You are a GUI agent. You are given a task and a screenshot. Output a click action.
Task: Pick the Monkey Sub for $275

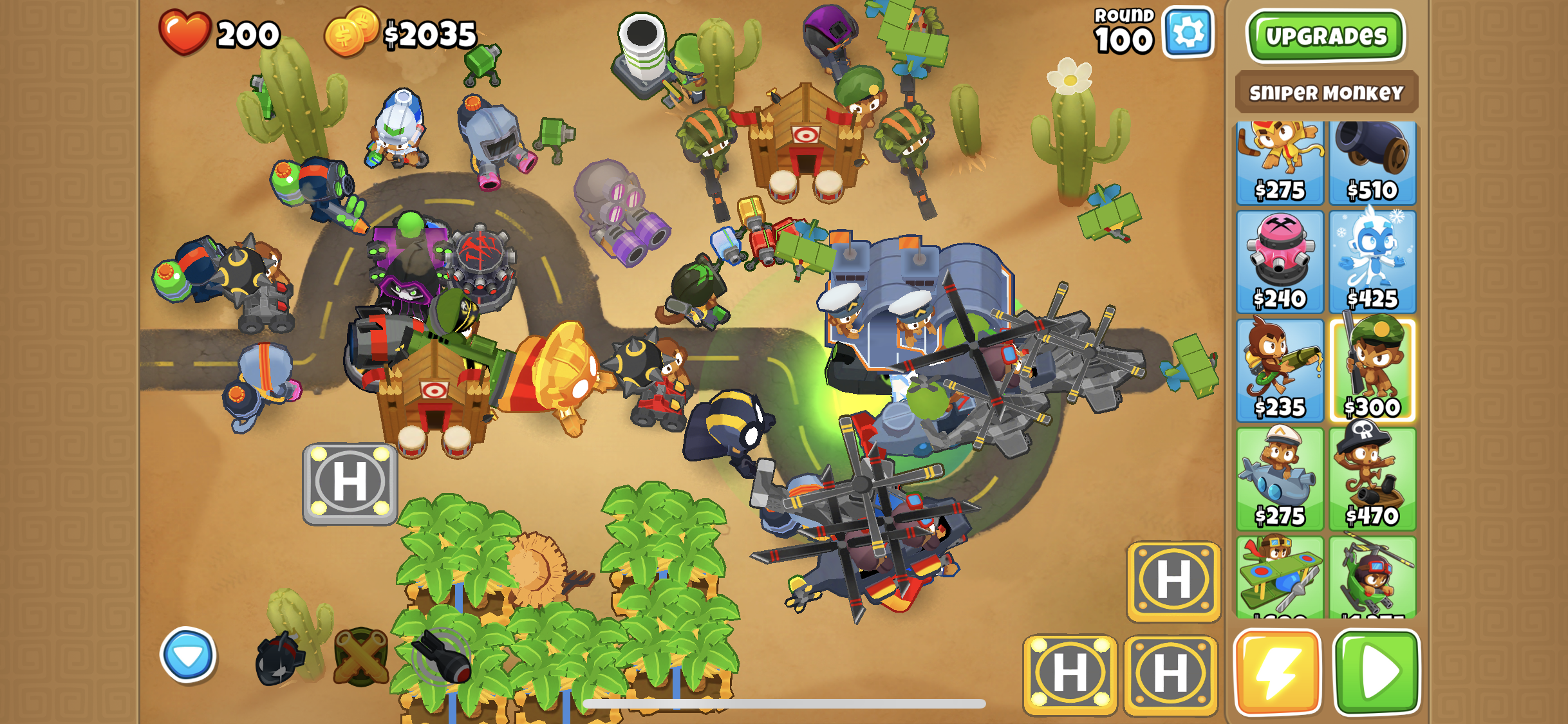pos(1280,479)
